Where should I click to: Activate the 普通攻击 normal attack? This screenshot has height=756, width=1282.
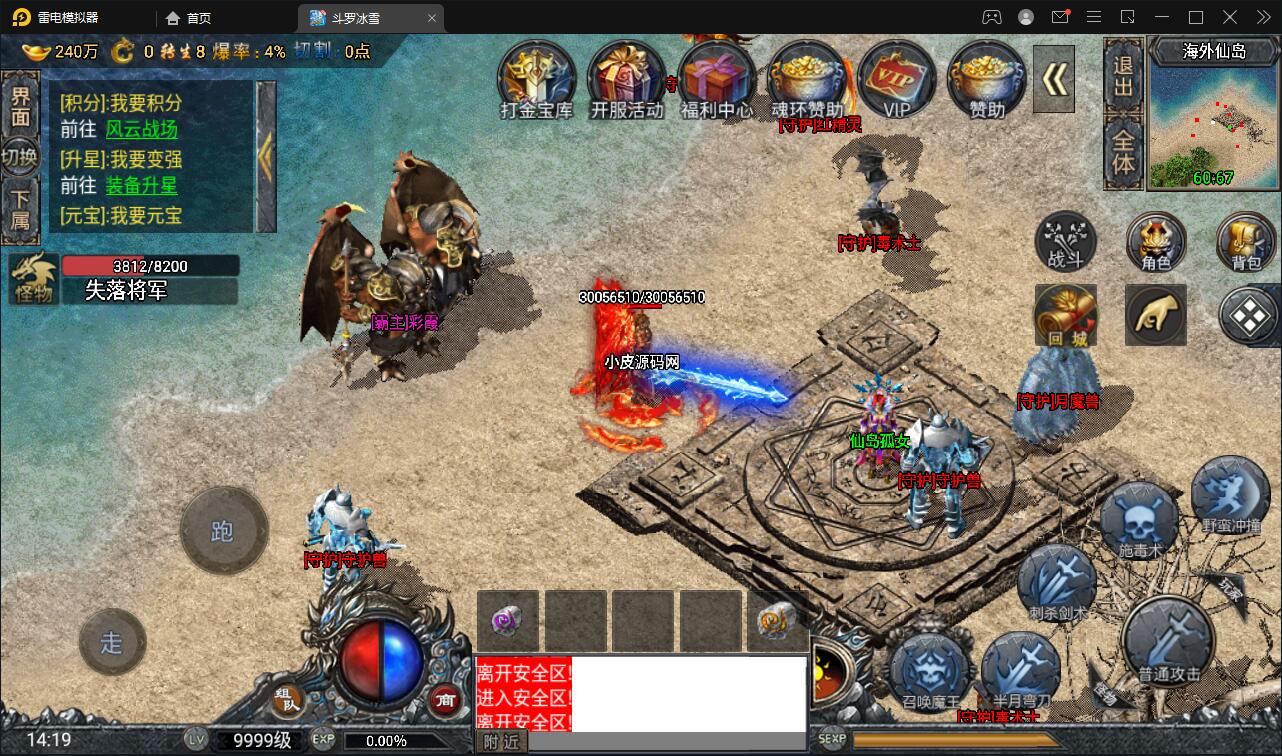click(1168, 643)
